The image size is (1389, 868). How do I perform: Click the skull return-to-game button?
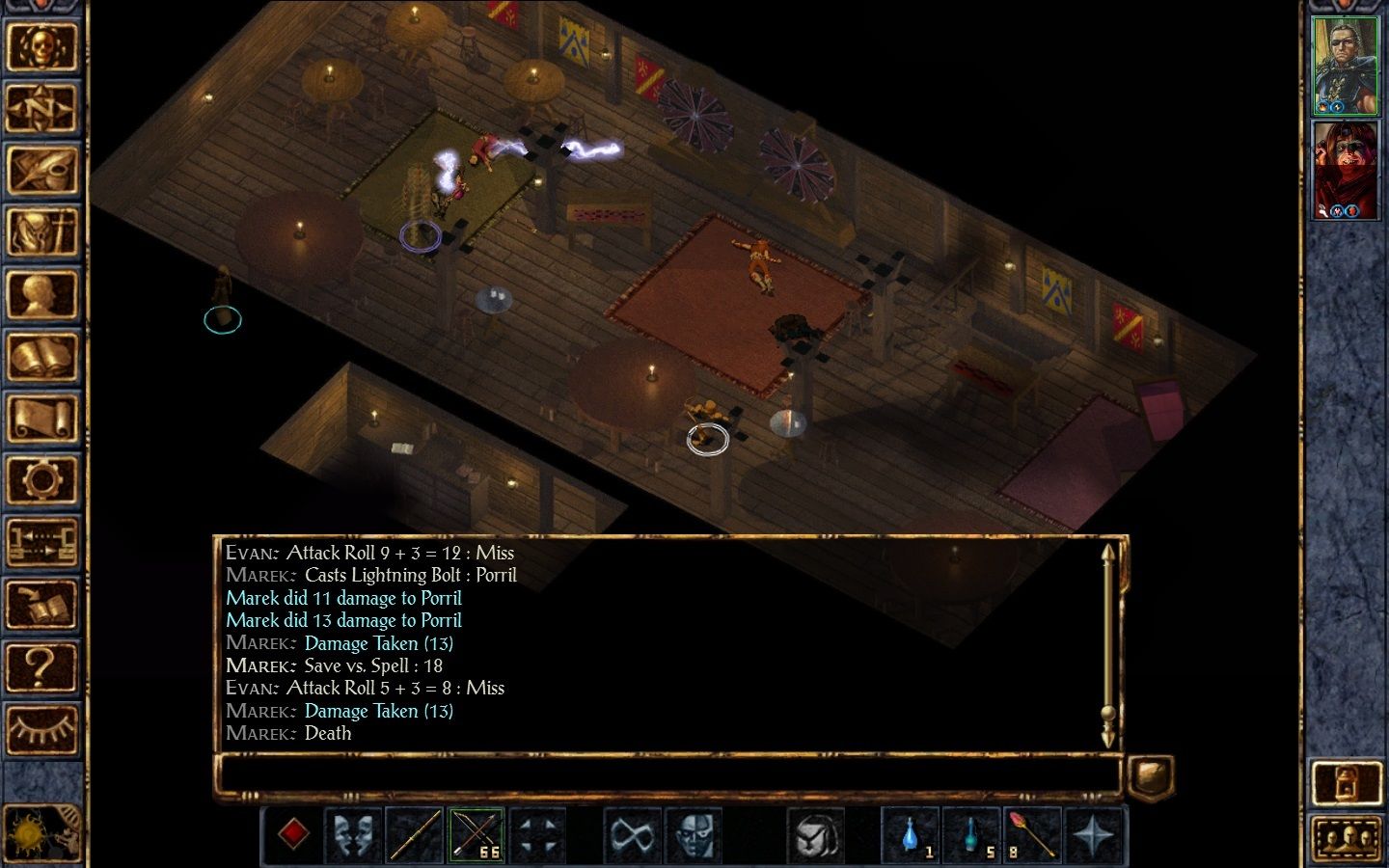pos(41,45)
